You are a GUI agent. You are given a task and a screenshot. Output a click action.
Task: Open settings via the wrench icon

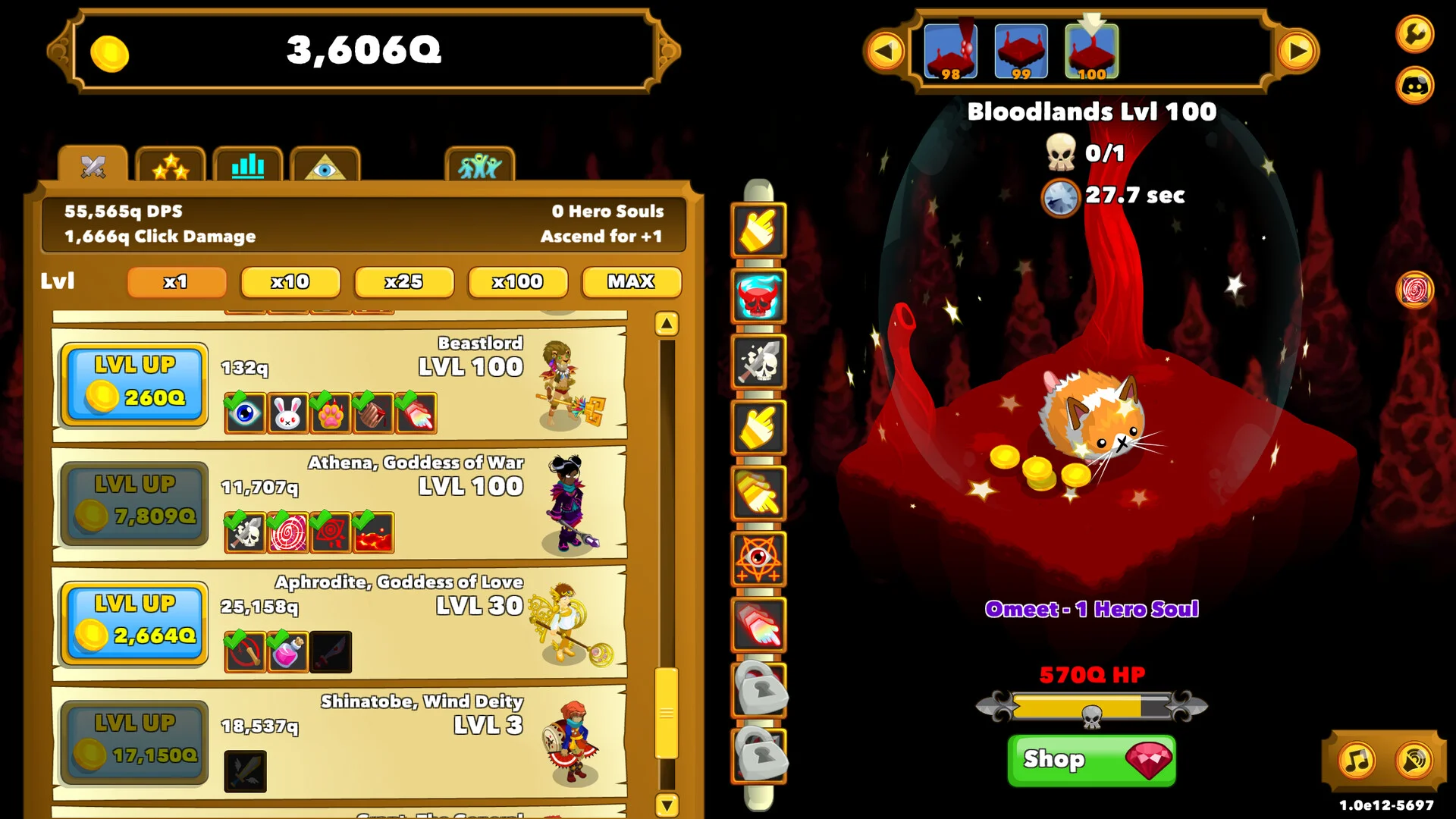point(1414,33)
